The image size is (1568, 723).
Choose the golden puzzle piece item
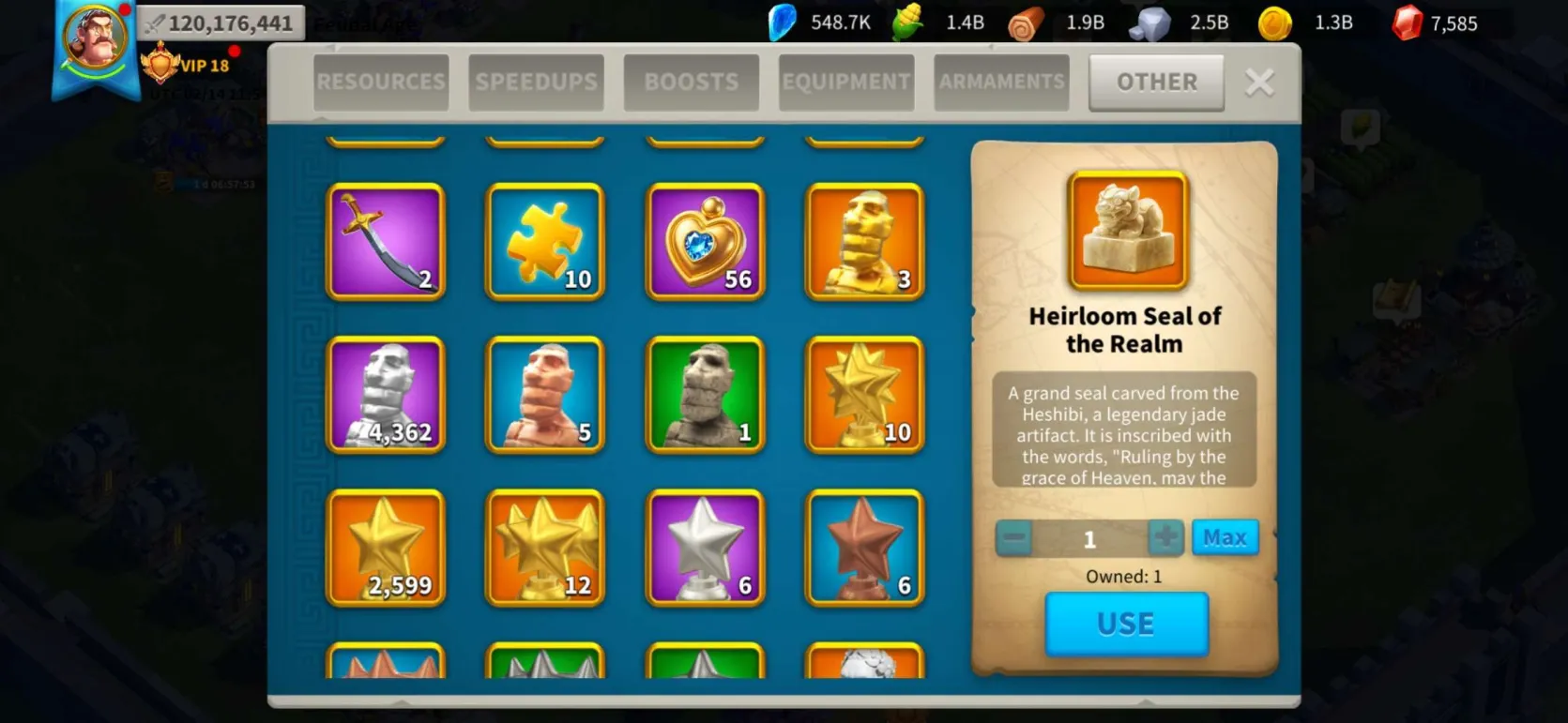coord(545,242)
